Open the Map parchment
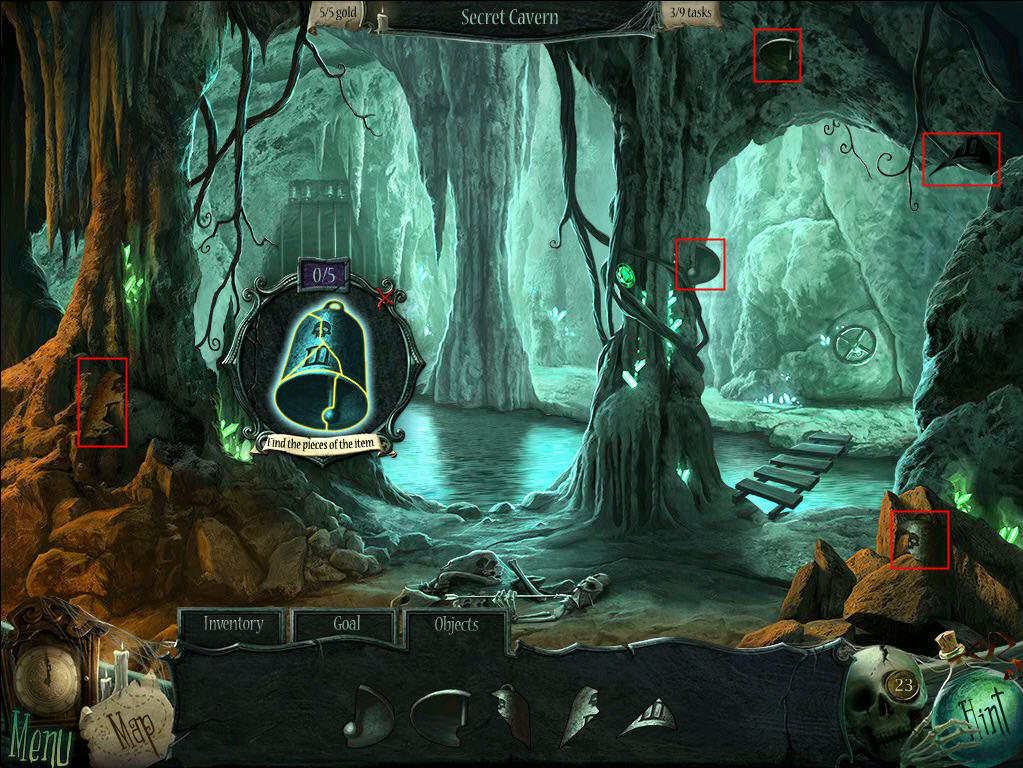 (x=125, y=727)
